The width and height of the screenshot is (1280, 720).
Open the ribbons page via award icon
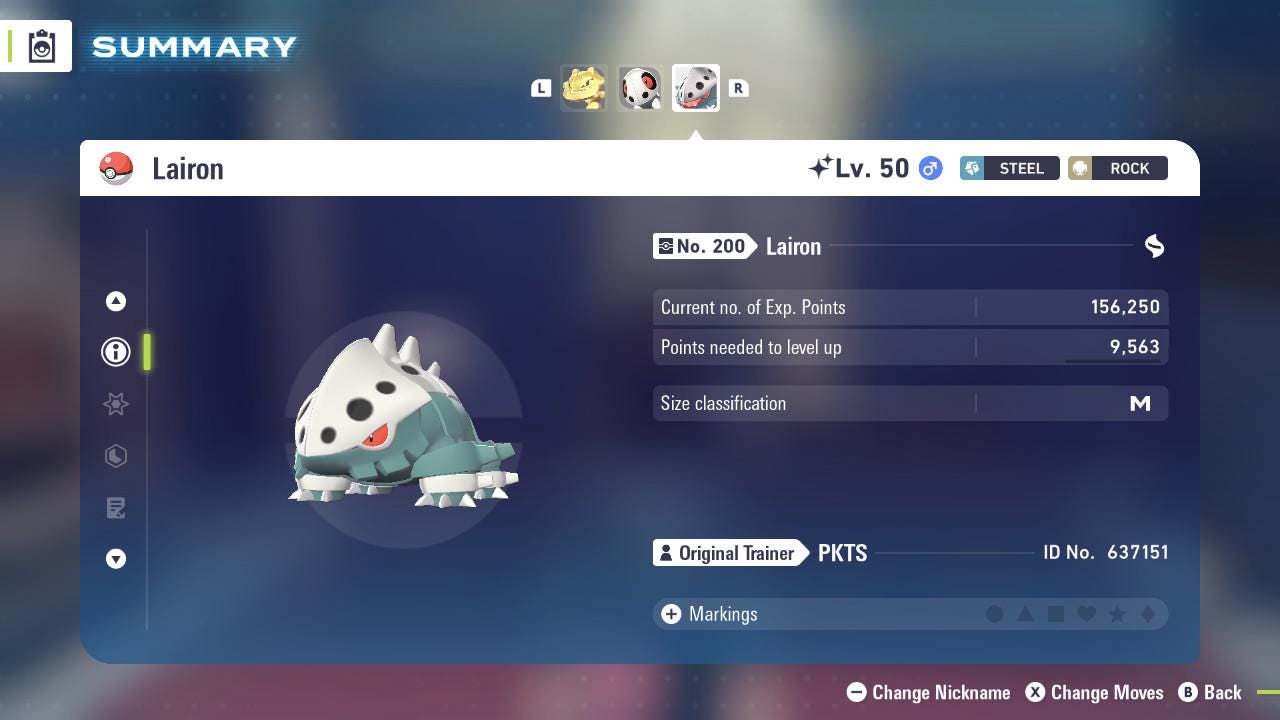(x=116, y=404)
